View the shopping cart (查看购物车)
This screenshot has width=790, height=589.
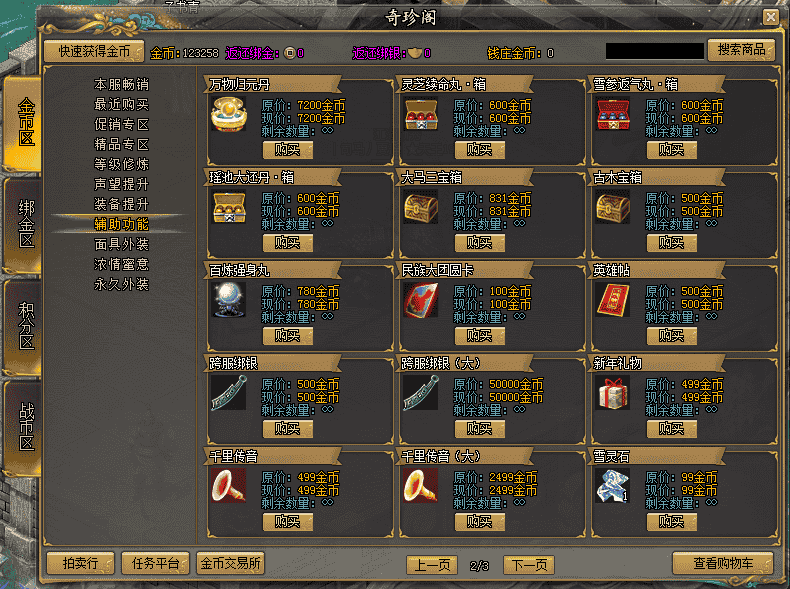click(723, 564)
